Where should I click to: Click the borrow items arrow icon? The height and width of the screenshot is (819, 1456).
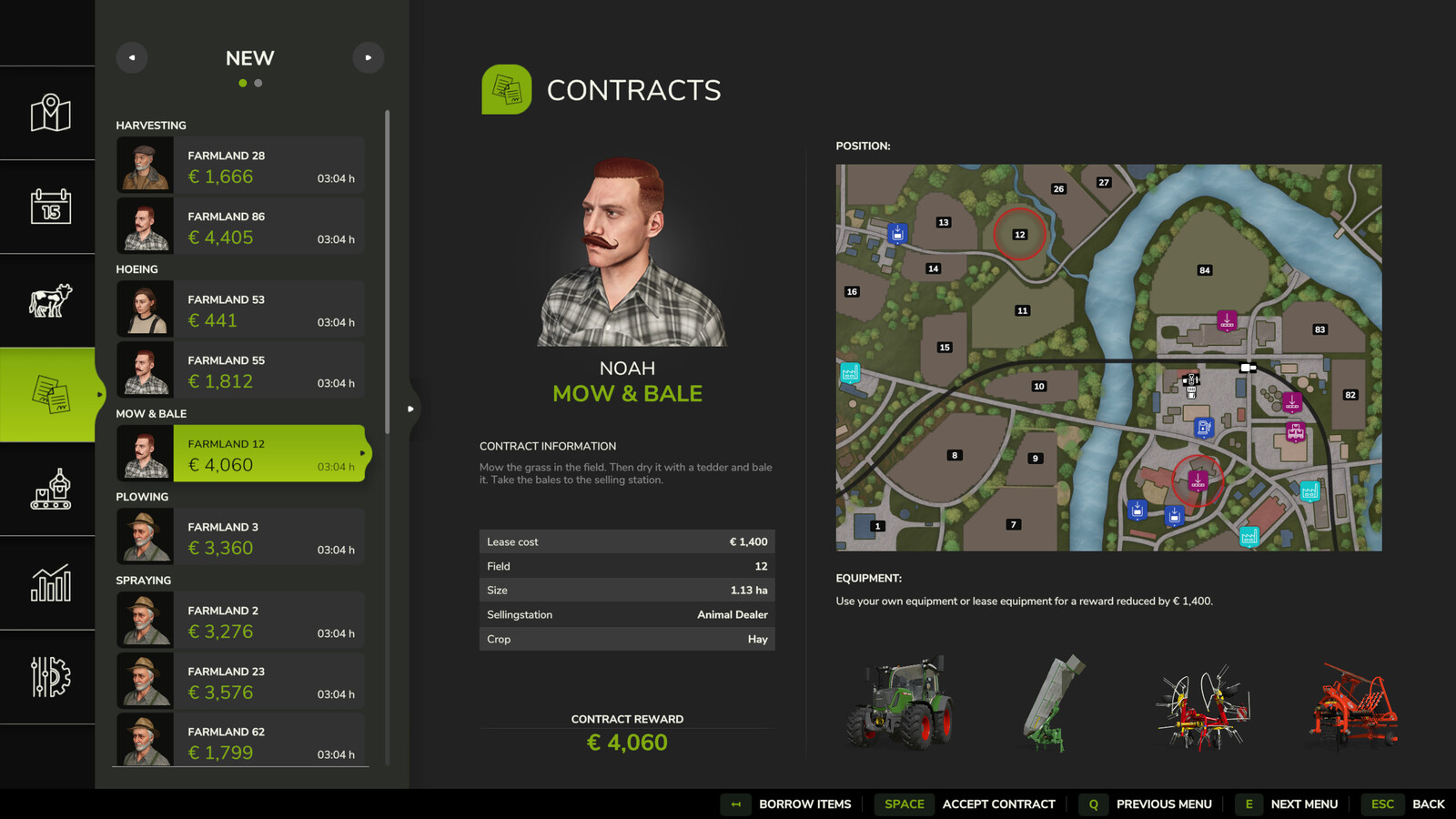pos(735,804)
